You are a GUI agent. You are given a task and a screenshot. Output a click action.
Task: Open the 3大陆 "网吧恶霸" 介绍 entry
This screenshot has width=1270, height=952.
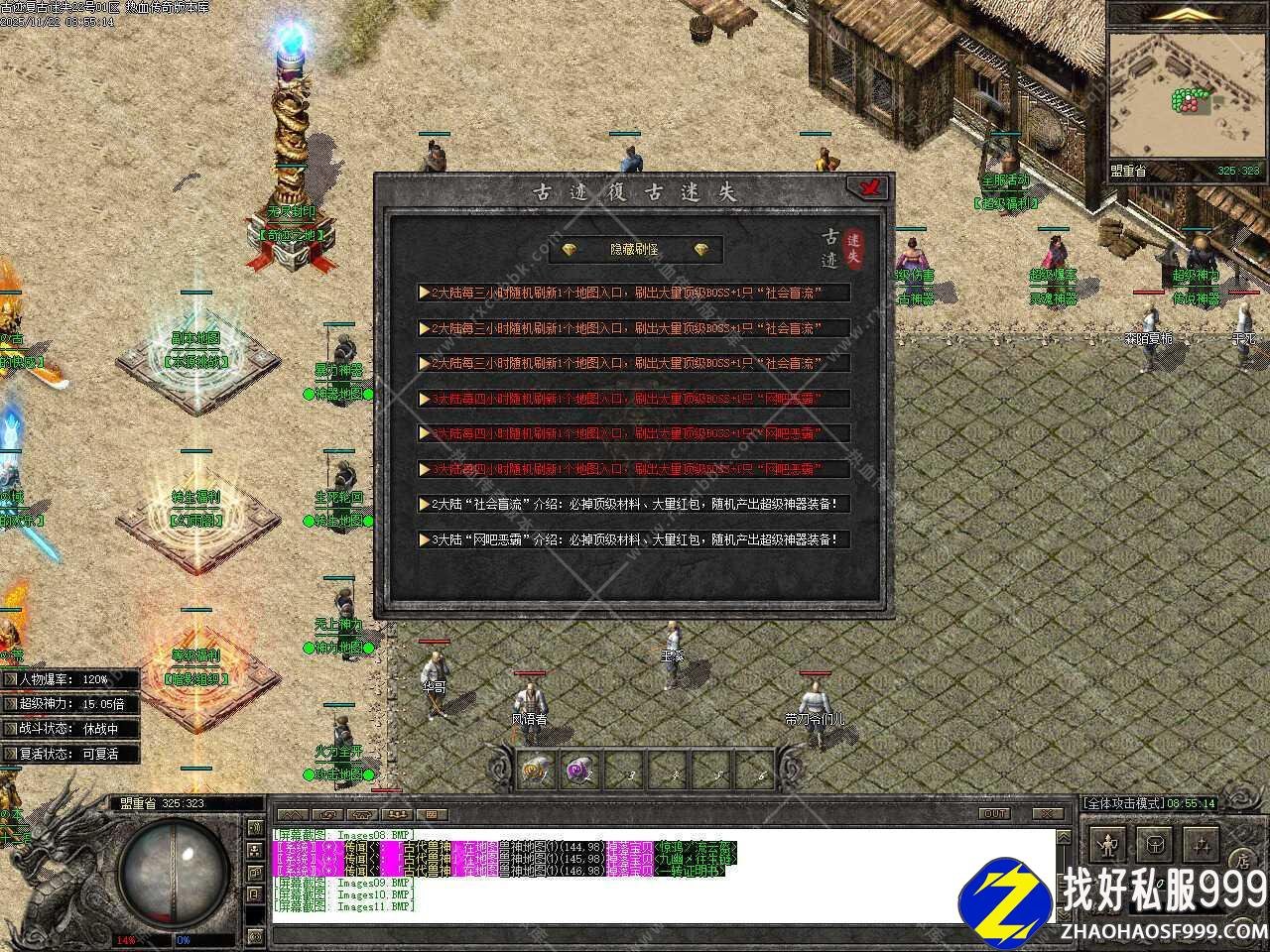pos(634,540)
